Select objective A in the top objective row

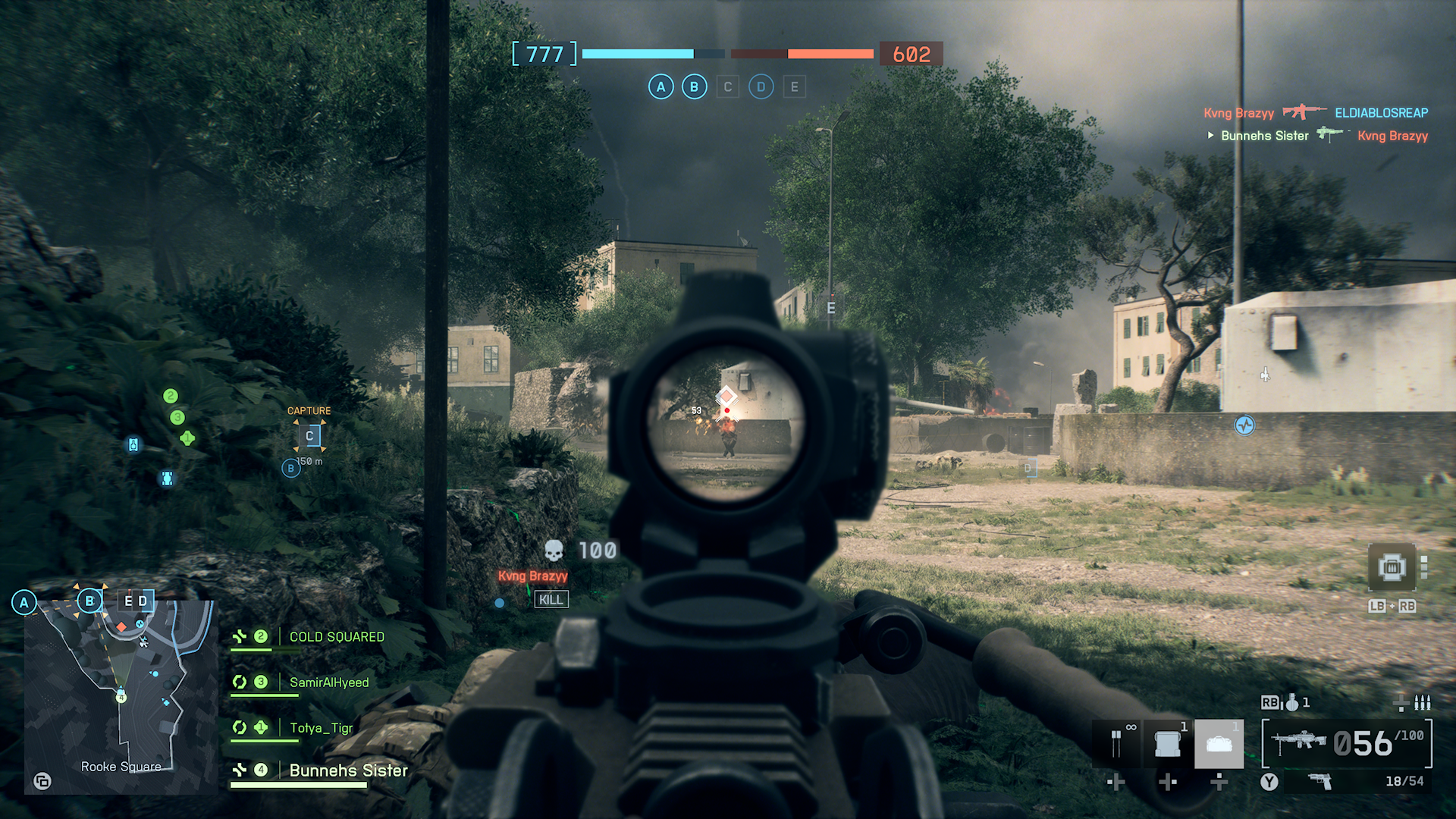[x=661, y=87]
